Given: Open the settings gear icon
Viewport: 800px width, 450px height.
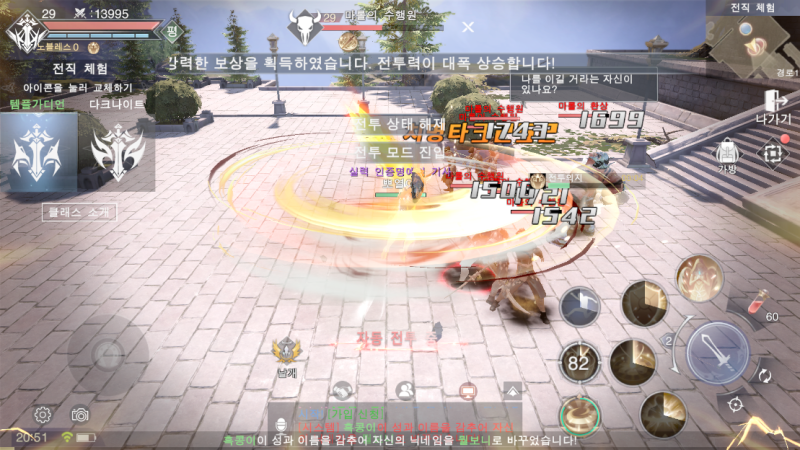Looking at the screenshot, I should click(43, 414).
